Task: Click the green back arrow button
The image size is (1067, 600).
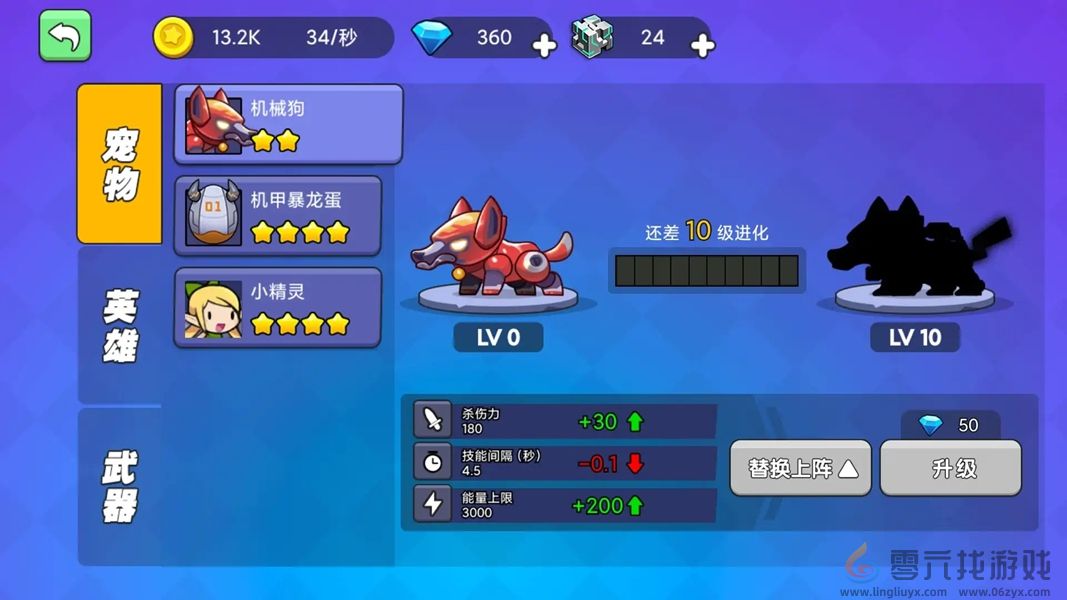Action: coord(65,36)
